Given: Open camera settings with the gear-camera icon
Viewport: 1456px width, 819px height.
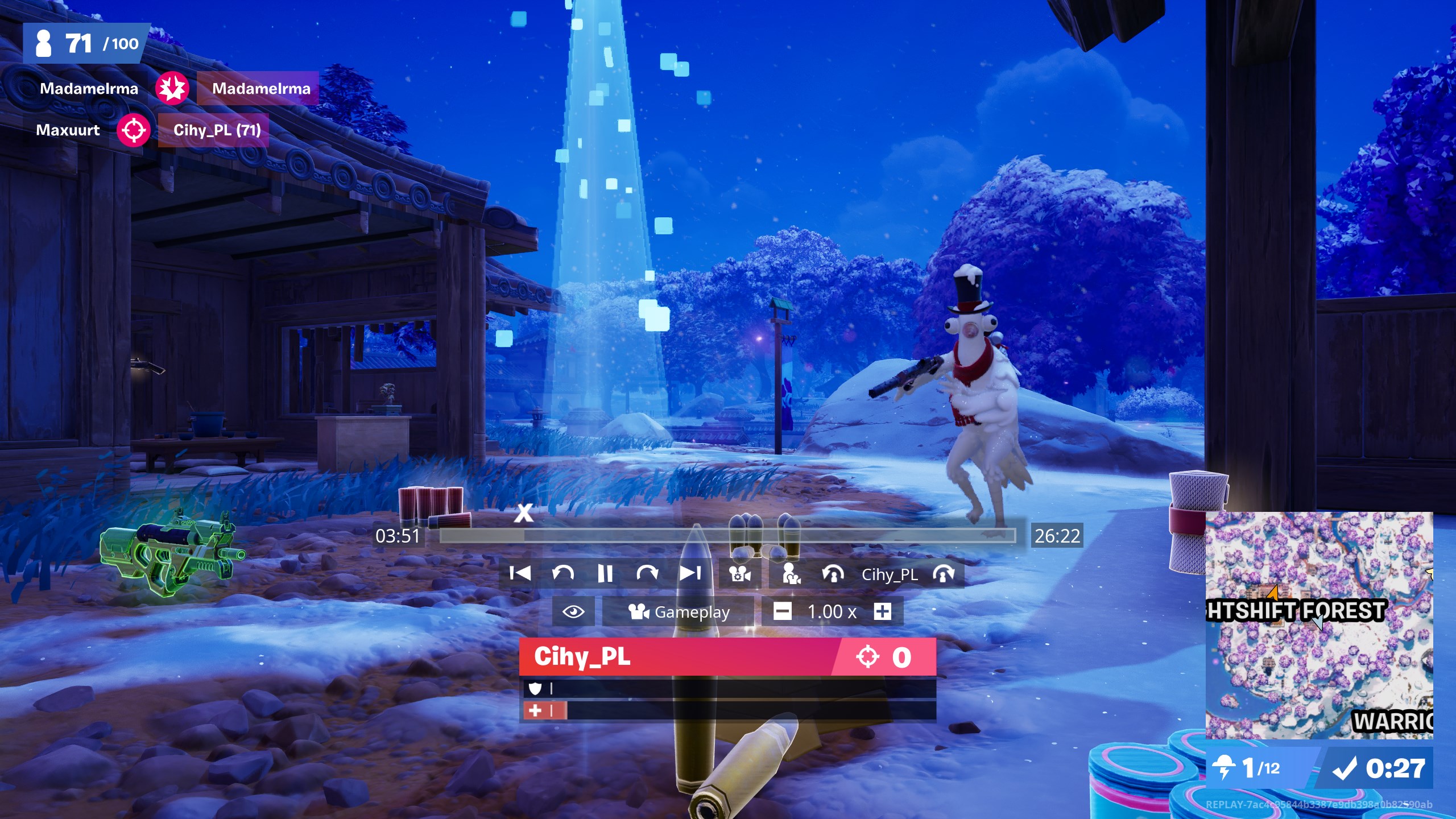Looking at the screenshot, I should (740, 574).
